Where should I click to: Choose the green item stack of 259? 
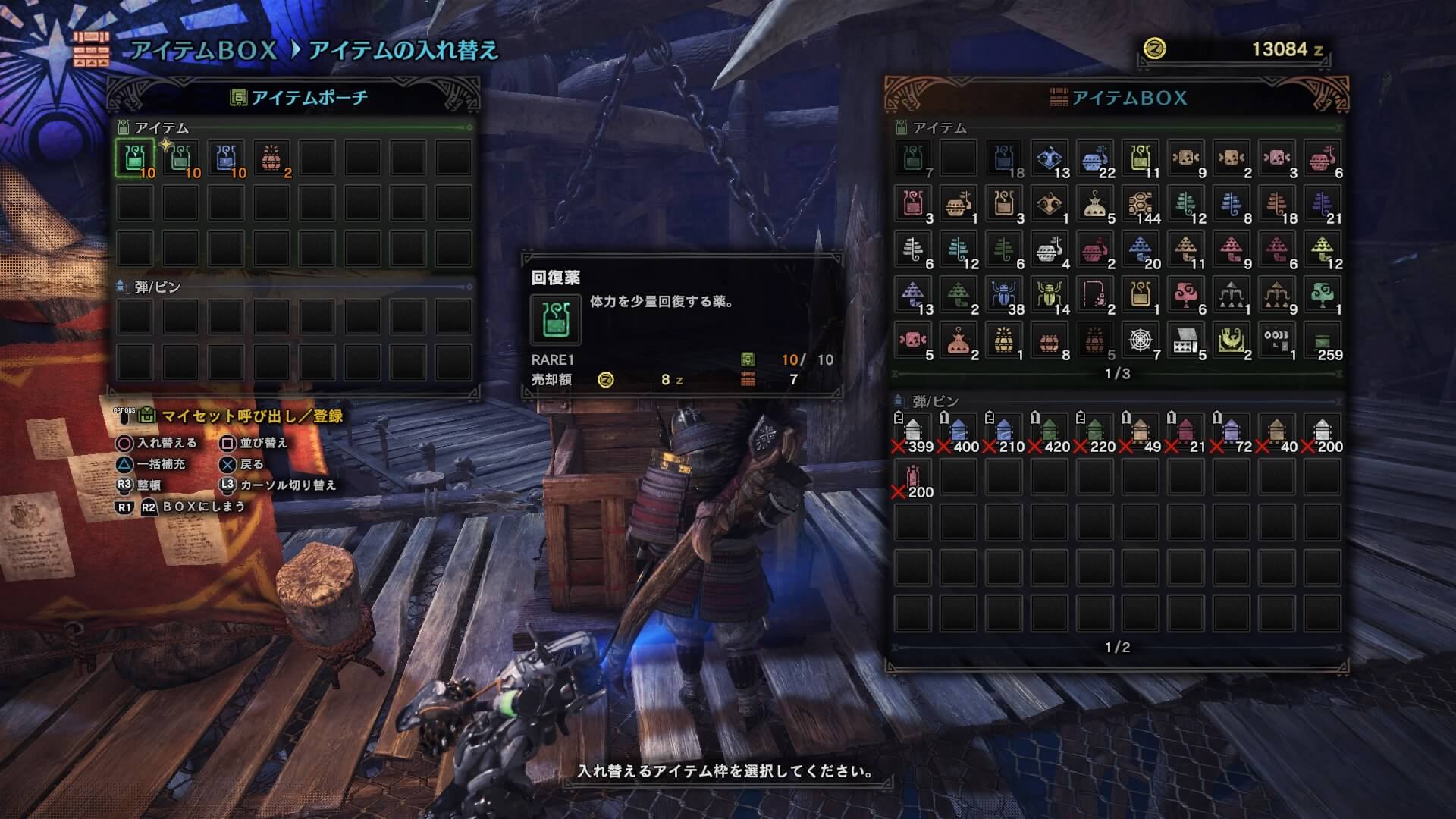(1323, 341)
